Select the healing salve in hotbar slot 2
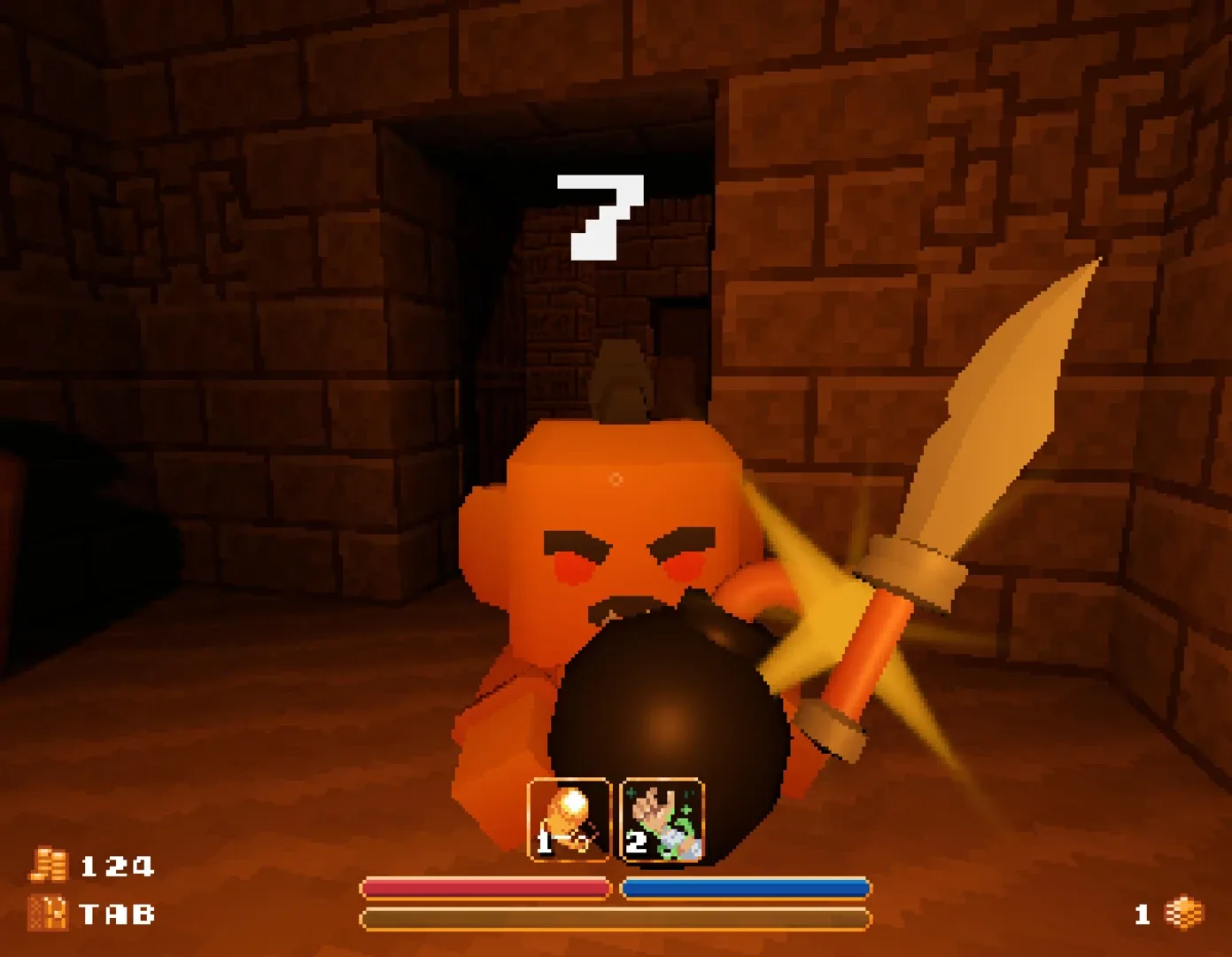 pos(661,819)
